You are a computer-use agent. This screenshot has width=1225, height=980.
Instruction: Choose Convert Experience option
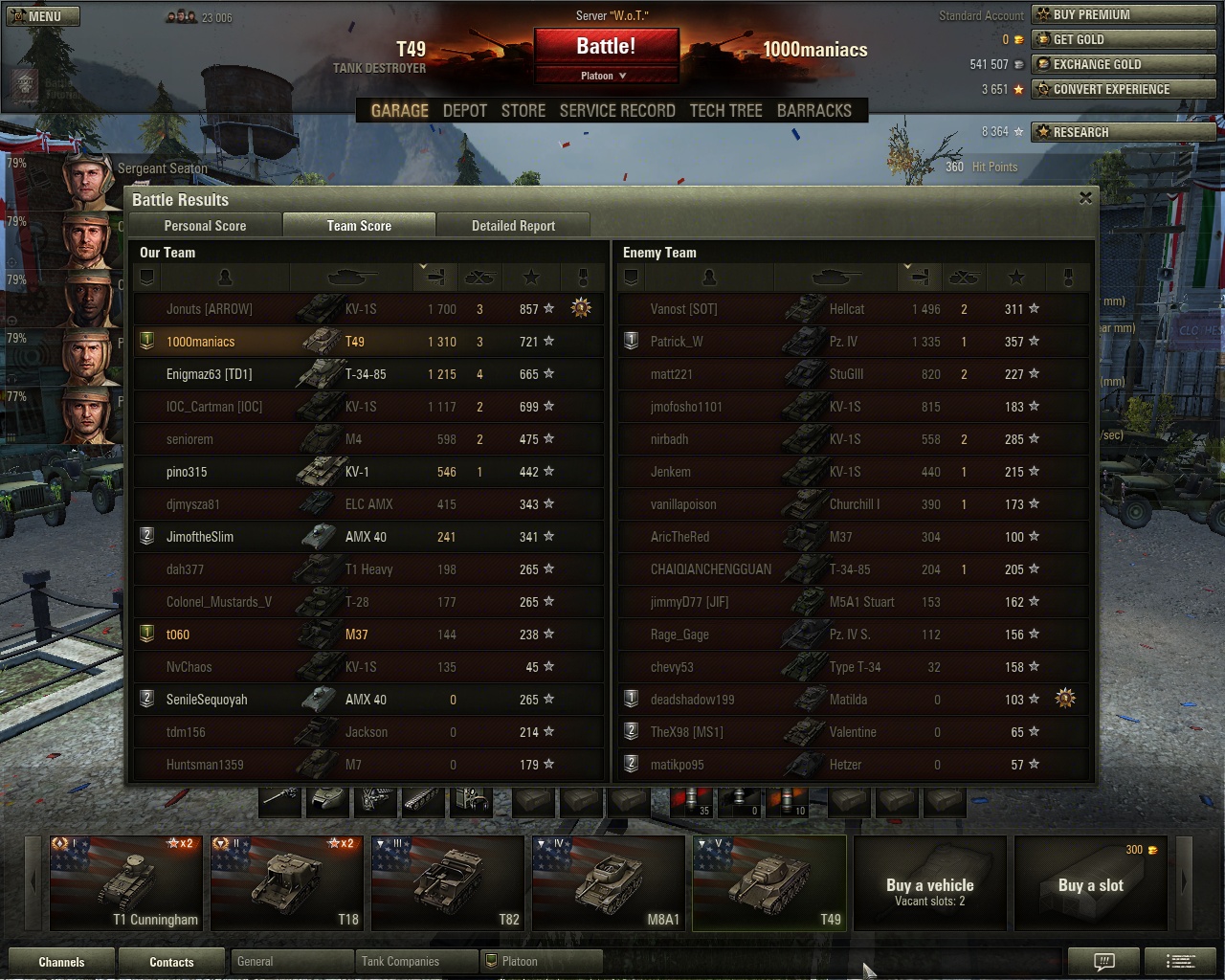[1124, 90]
